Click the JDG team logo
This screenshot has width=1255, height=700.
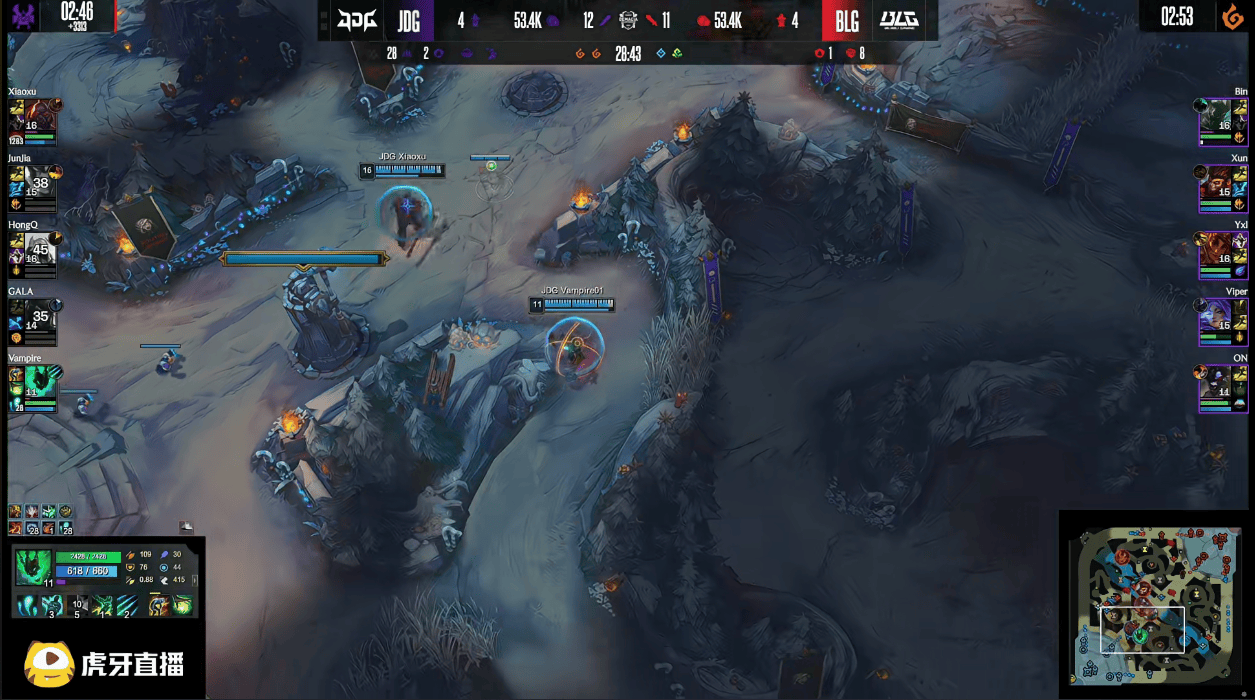pos(357,20)
